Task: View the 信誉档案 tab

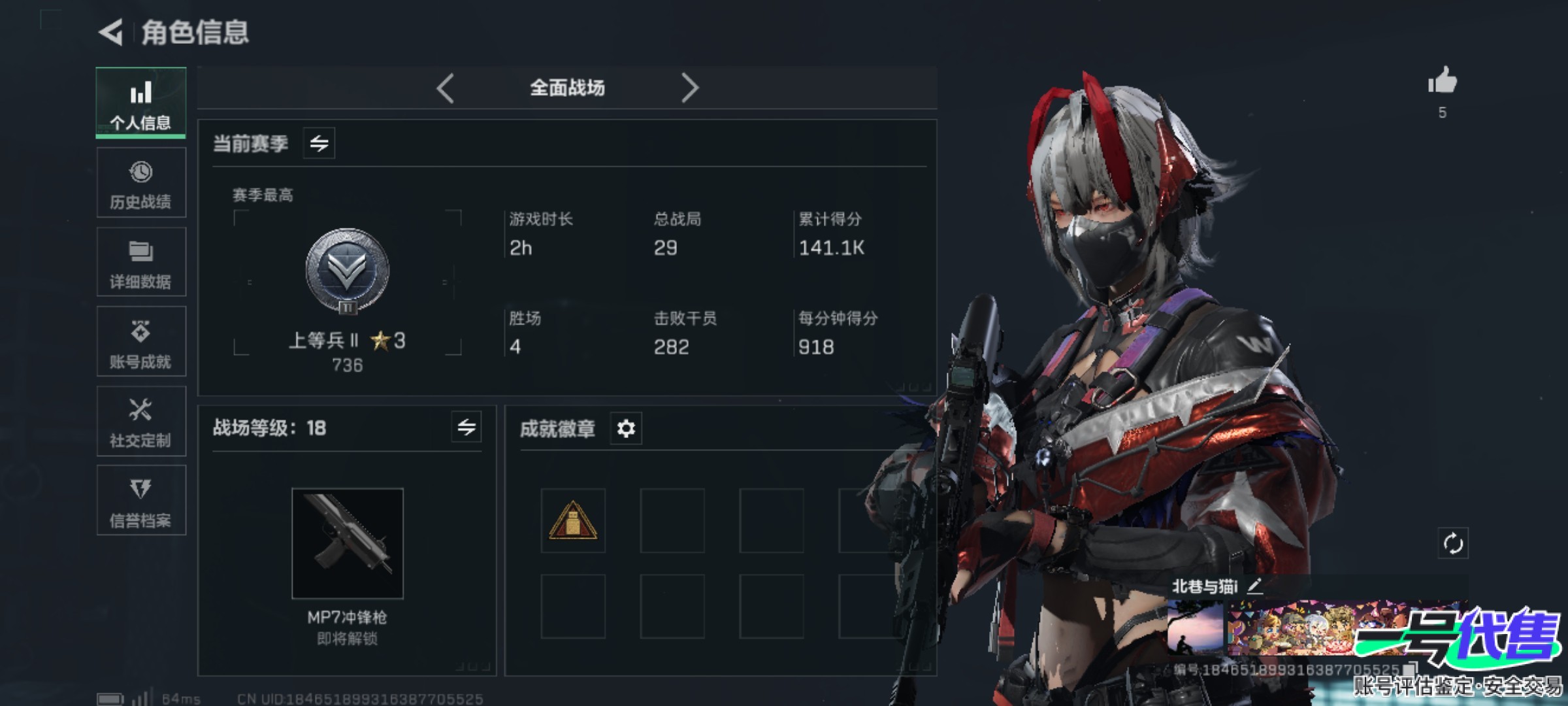Action: pyautogui.click(x=141, y=501)
